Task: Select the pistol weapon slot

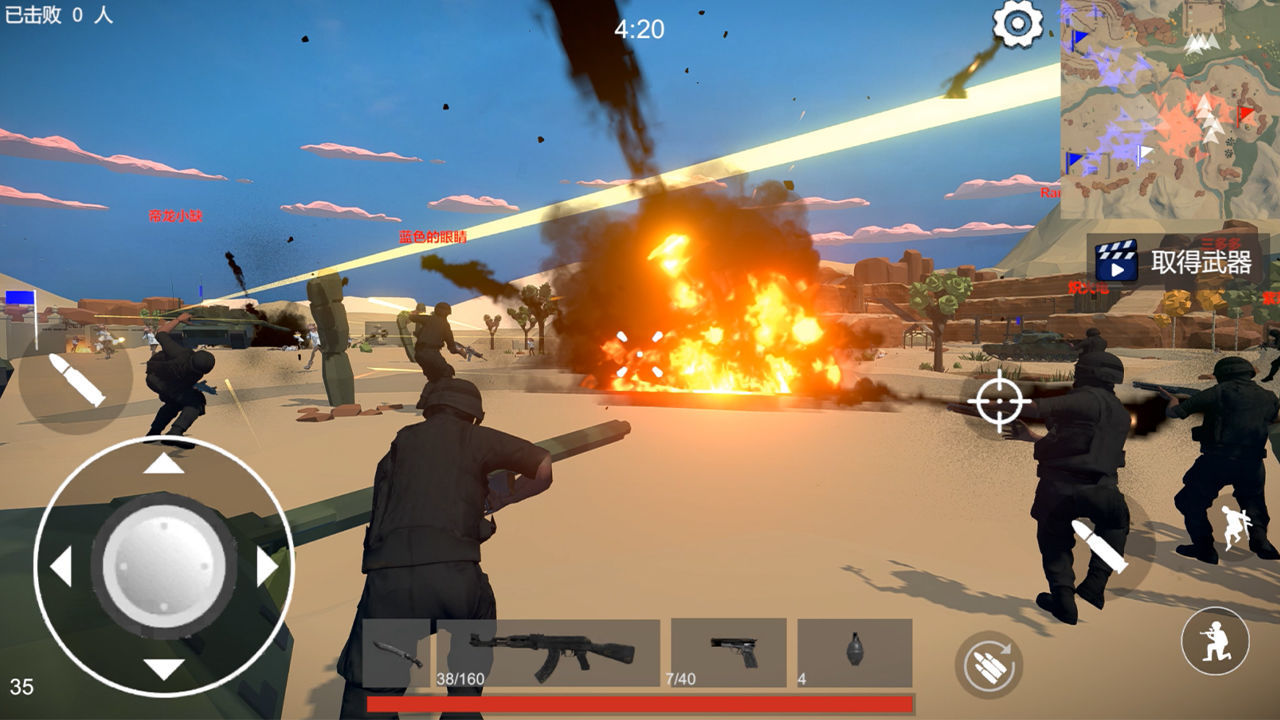Action: 729,653
